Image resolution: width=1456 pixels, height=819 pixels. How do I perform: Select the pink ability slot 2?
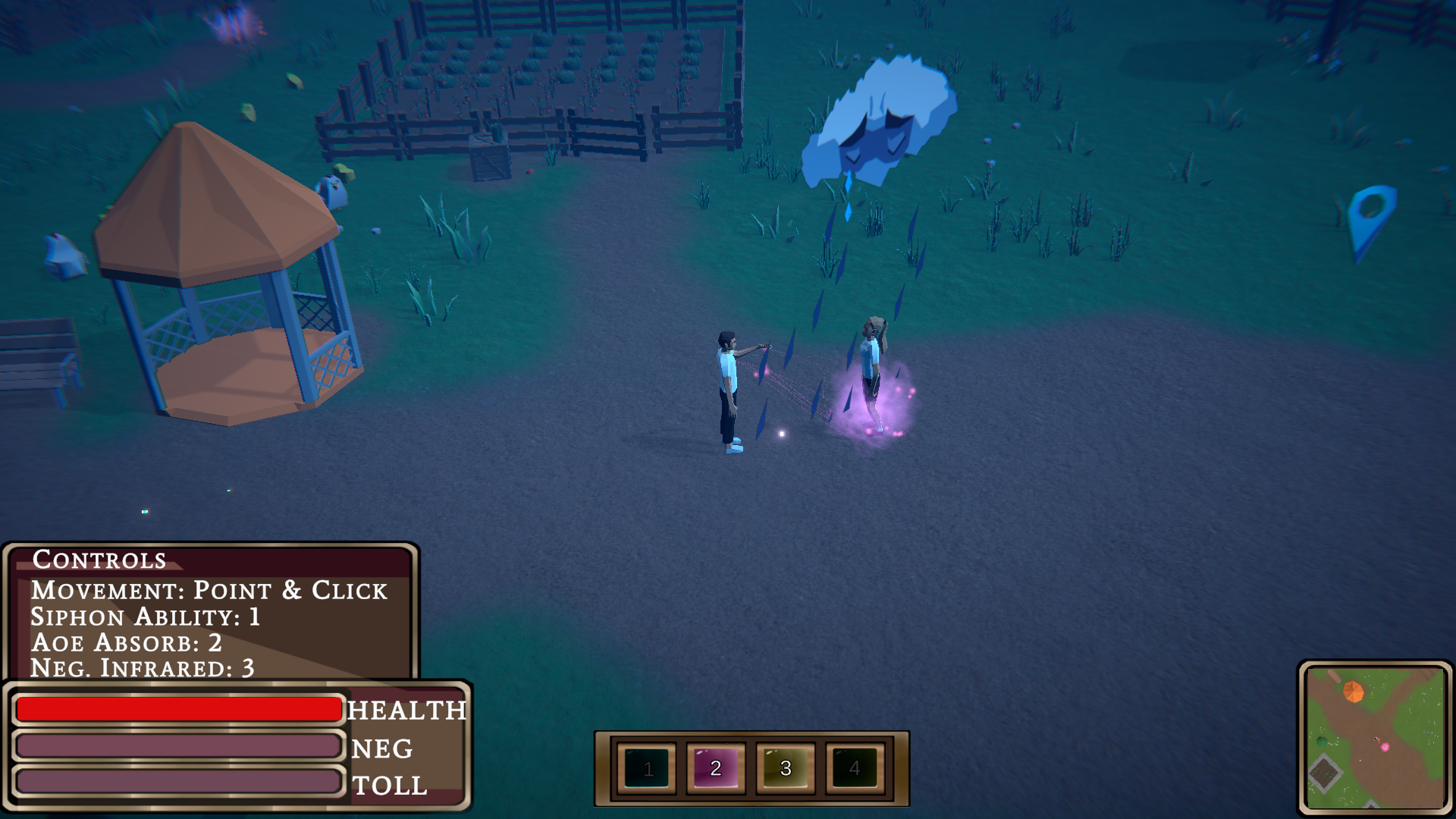716,768
